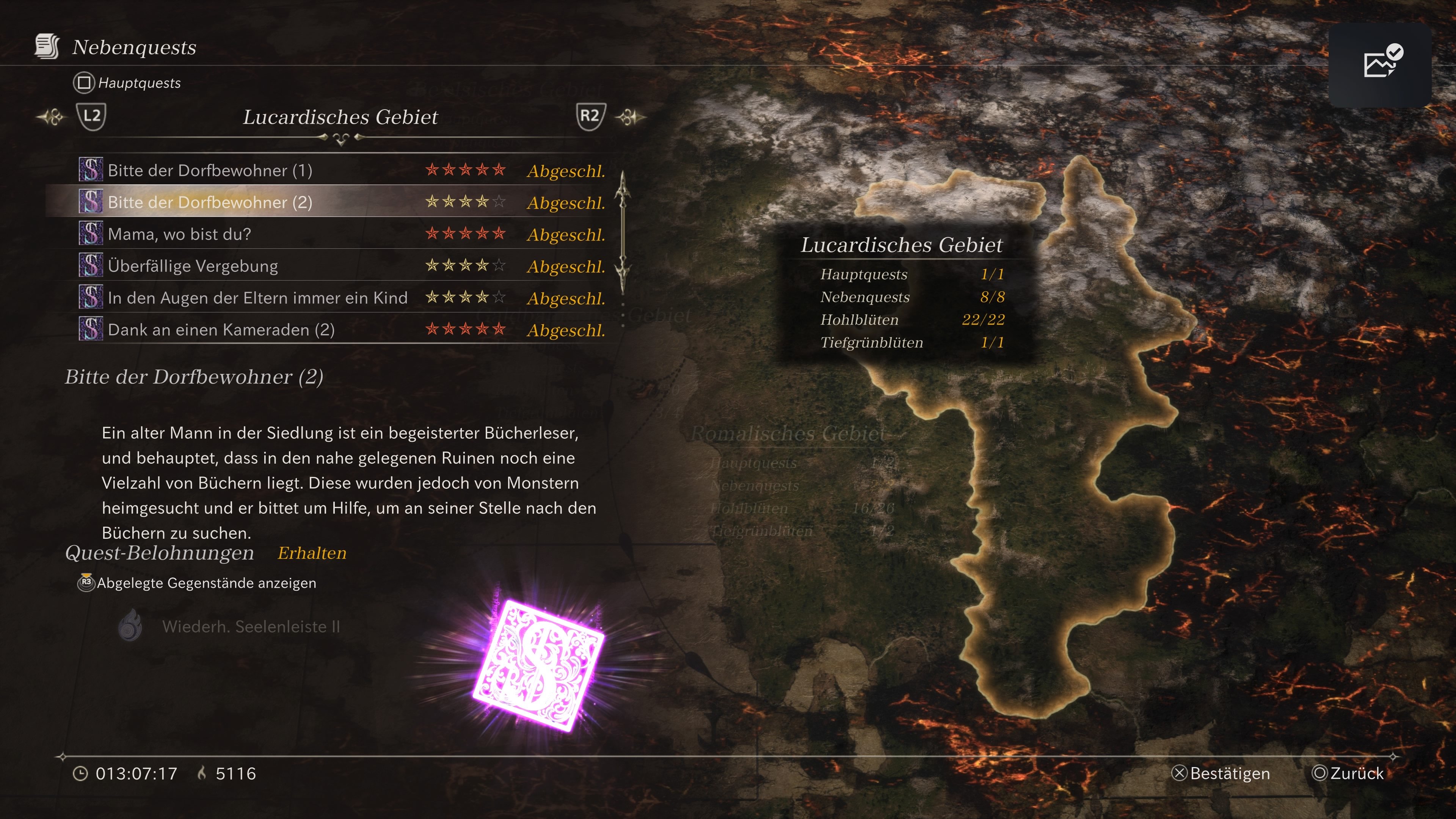The width and height of the screenshot is (1456, 819).
Task: Switch to Hauptquests list
Action: [x=127, y=83]
